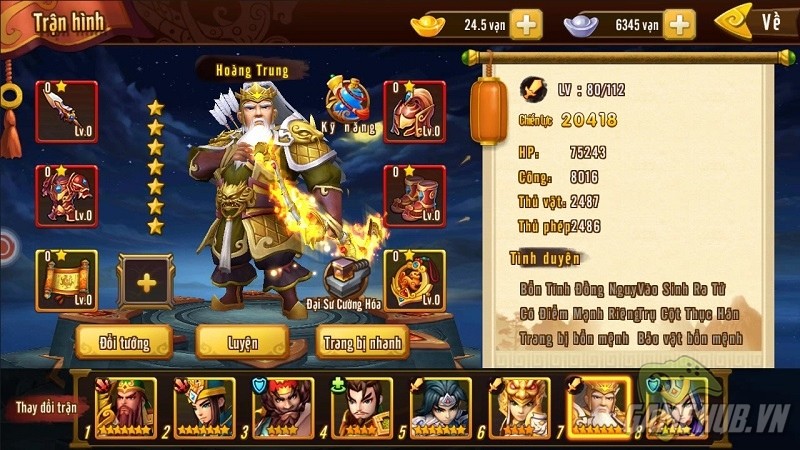Select the scroll book equipment slot
The height and width of the screenshot is (450, 800).
pyautogui.click(x=67, y=280)
